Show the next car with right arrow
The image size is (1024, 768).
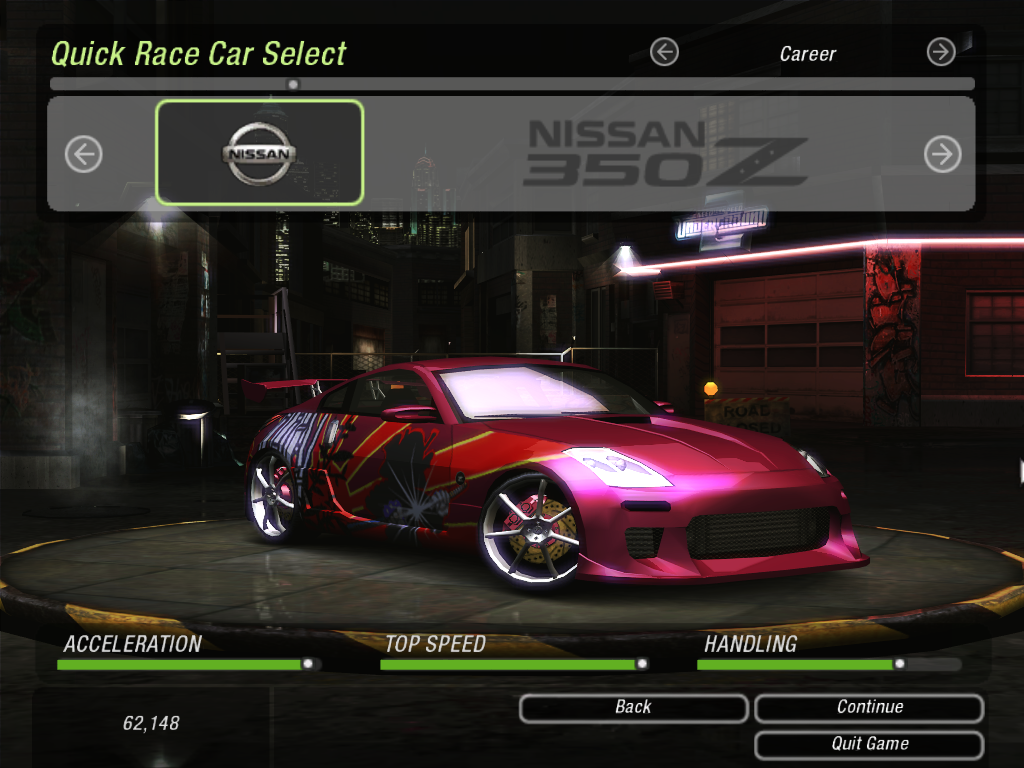[x=942, y=154]
